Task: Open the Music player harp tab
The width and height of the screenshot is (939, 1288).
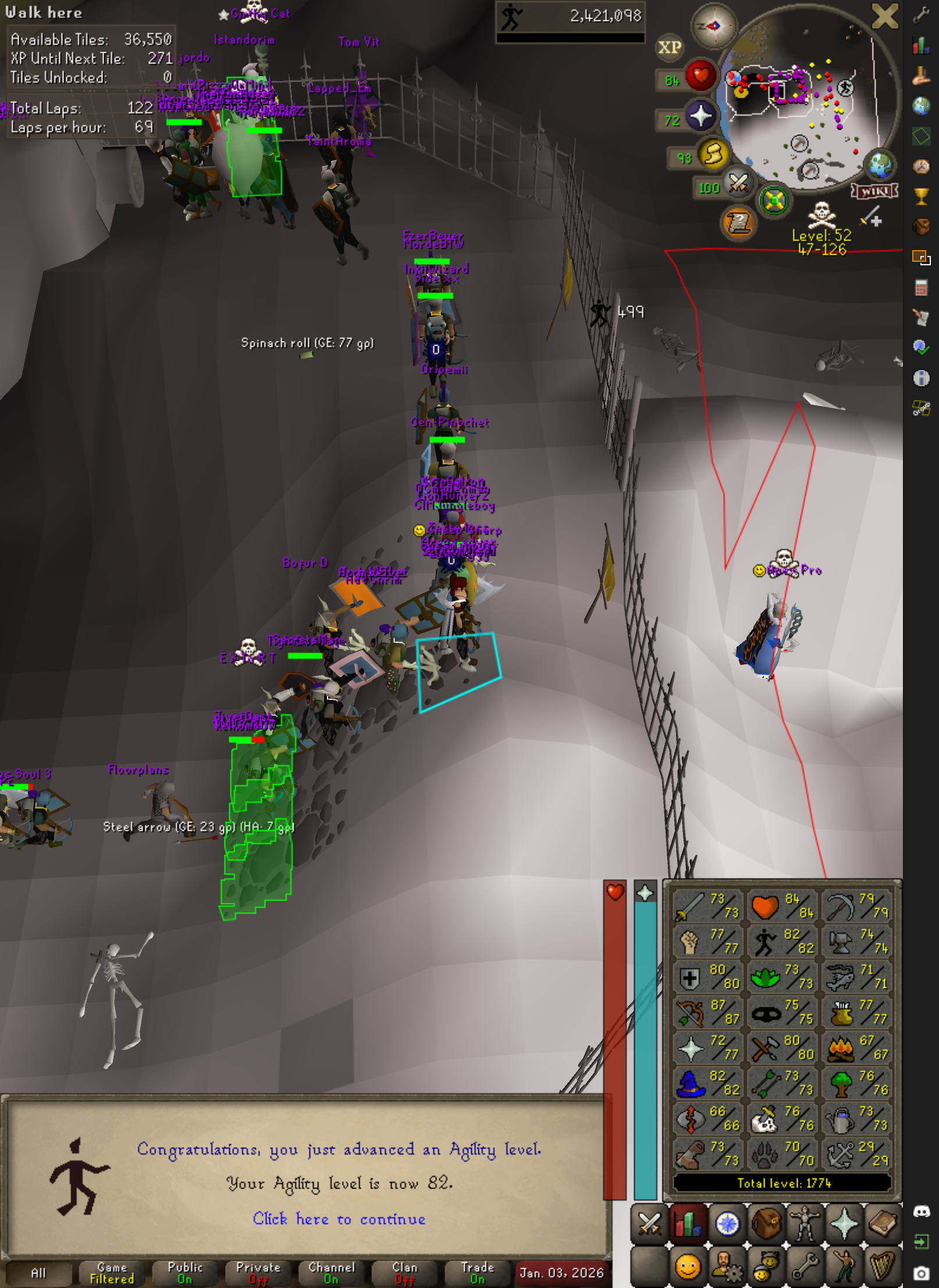Action: 883,1266
